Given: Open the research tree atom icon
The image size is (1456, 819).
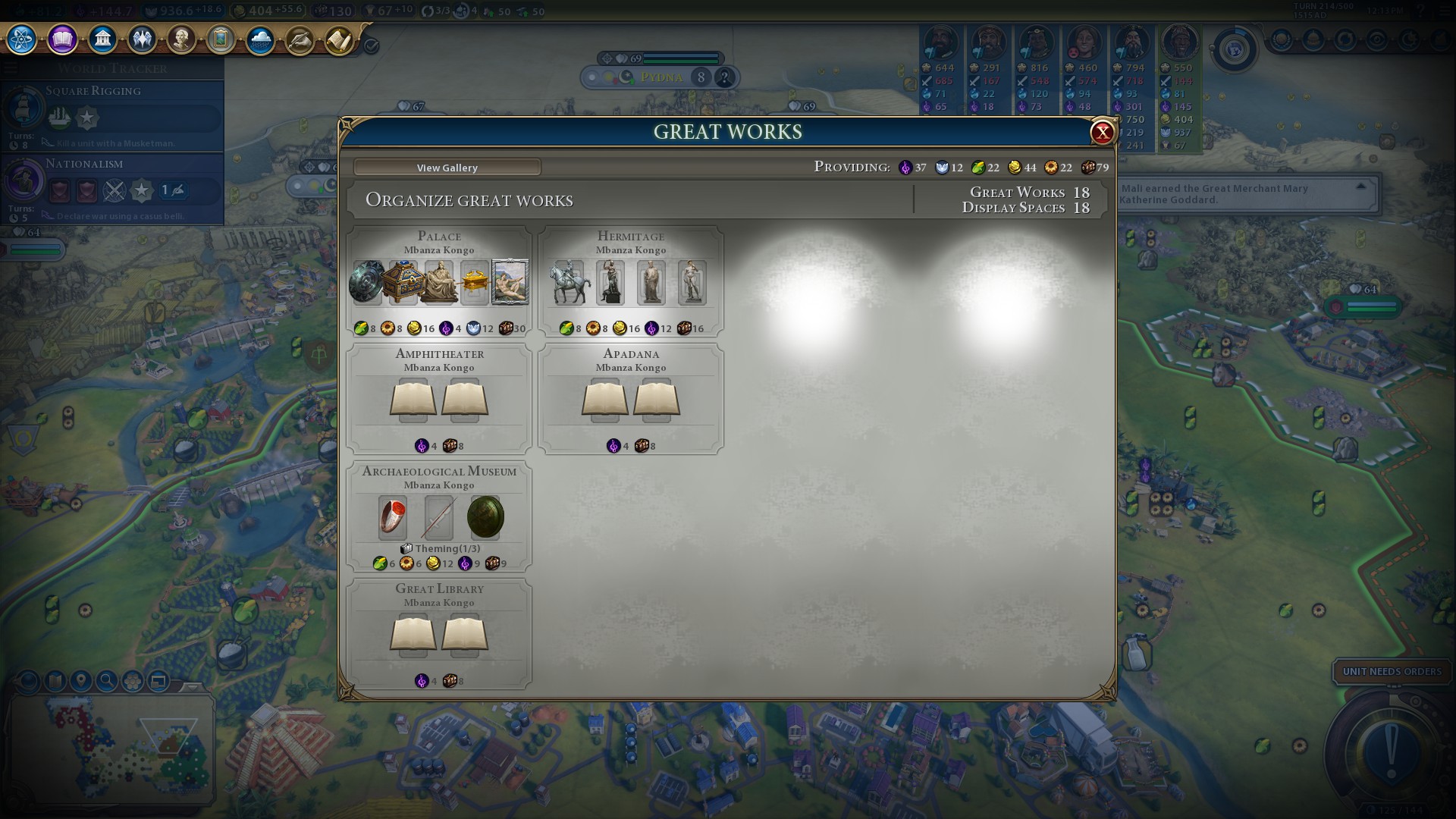Looking at the screenshot, I should [x=21, y=39].
